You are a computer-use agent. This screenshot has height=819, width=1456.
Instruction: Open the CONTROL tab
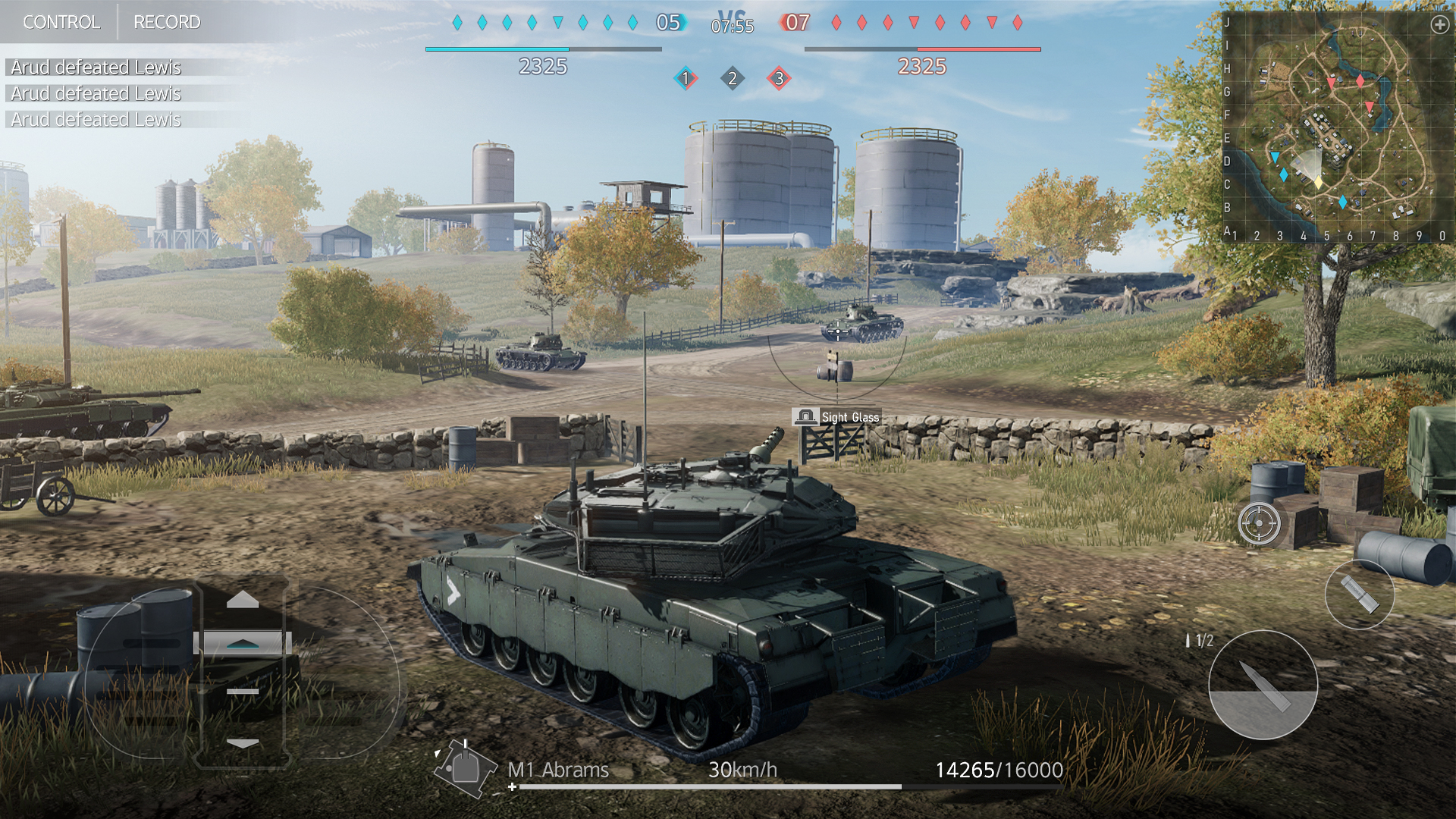tap(61, 22)
